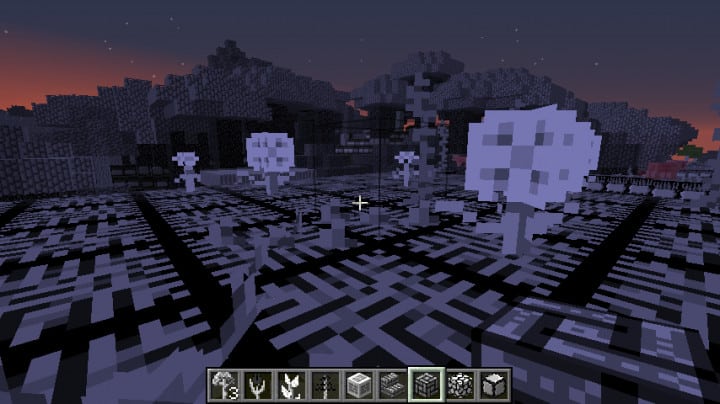Click the highlighted stone brick block slot
The width and height of the screenshot is (720, 404).
click(x=425, y=384)
